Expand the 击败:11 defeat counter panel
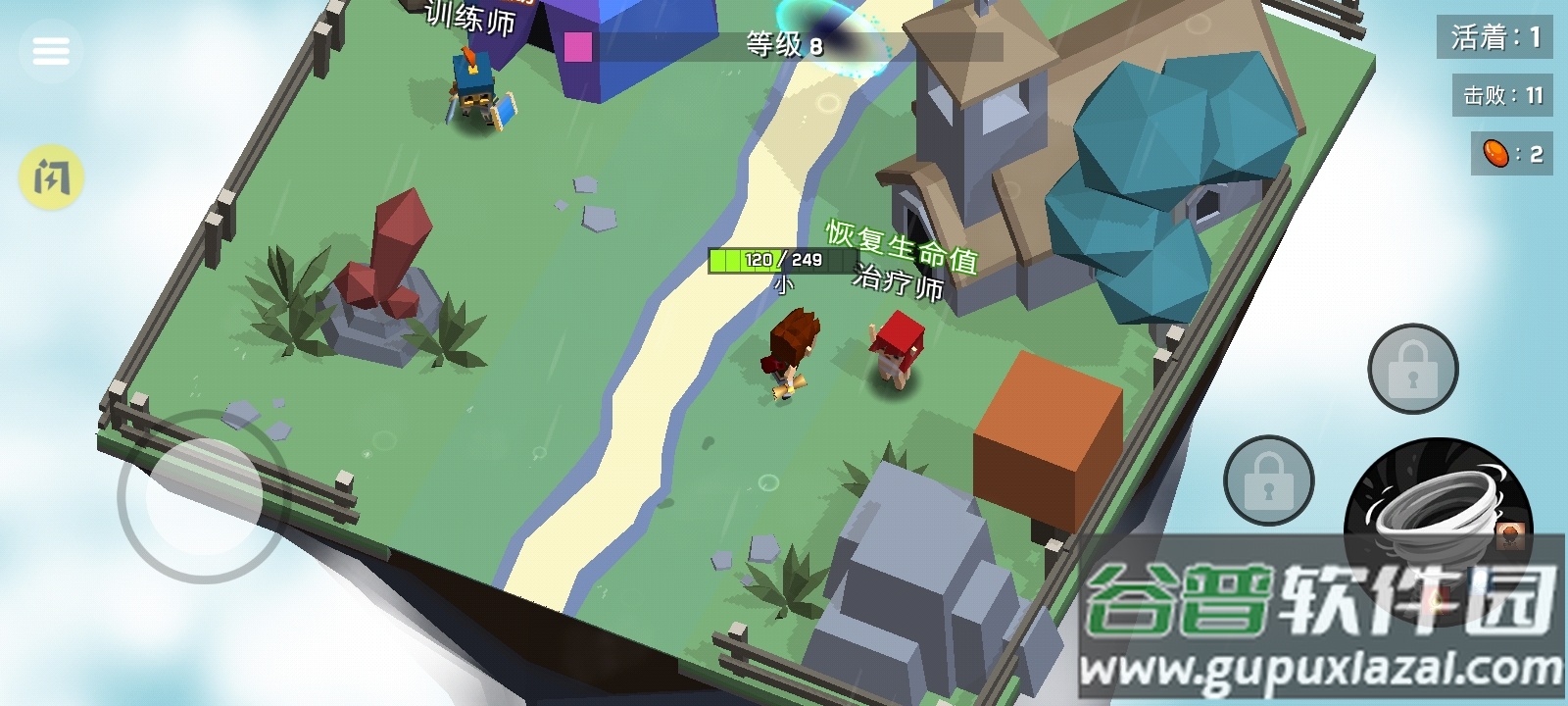Image resolution: width=1568 pixels, height=706 pixels. 1497,95
